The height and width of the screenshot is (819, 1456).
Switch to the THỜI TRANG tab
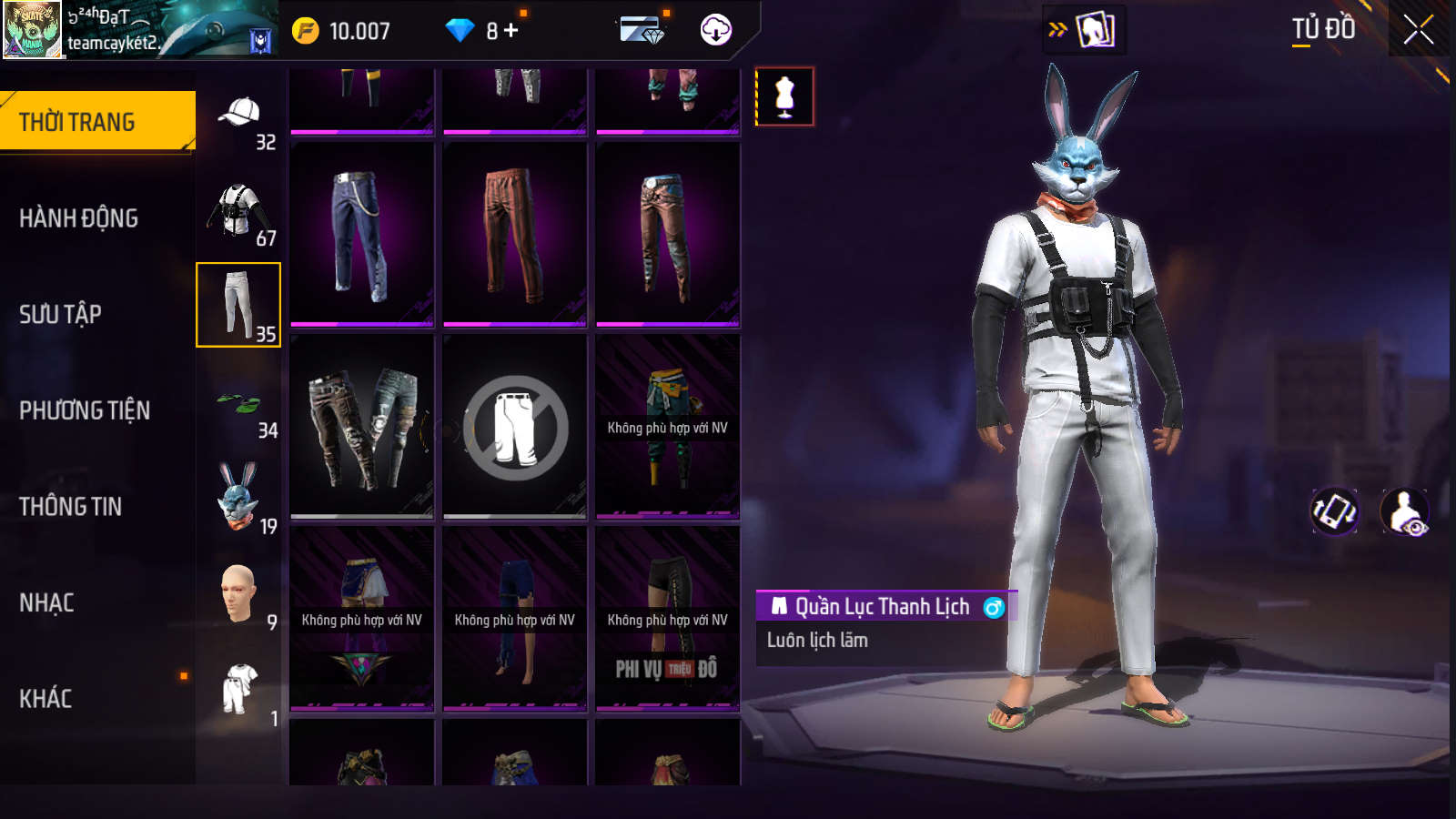tap(96, 121)
